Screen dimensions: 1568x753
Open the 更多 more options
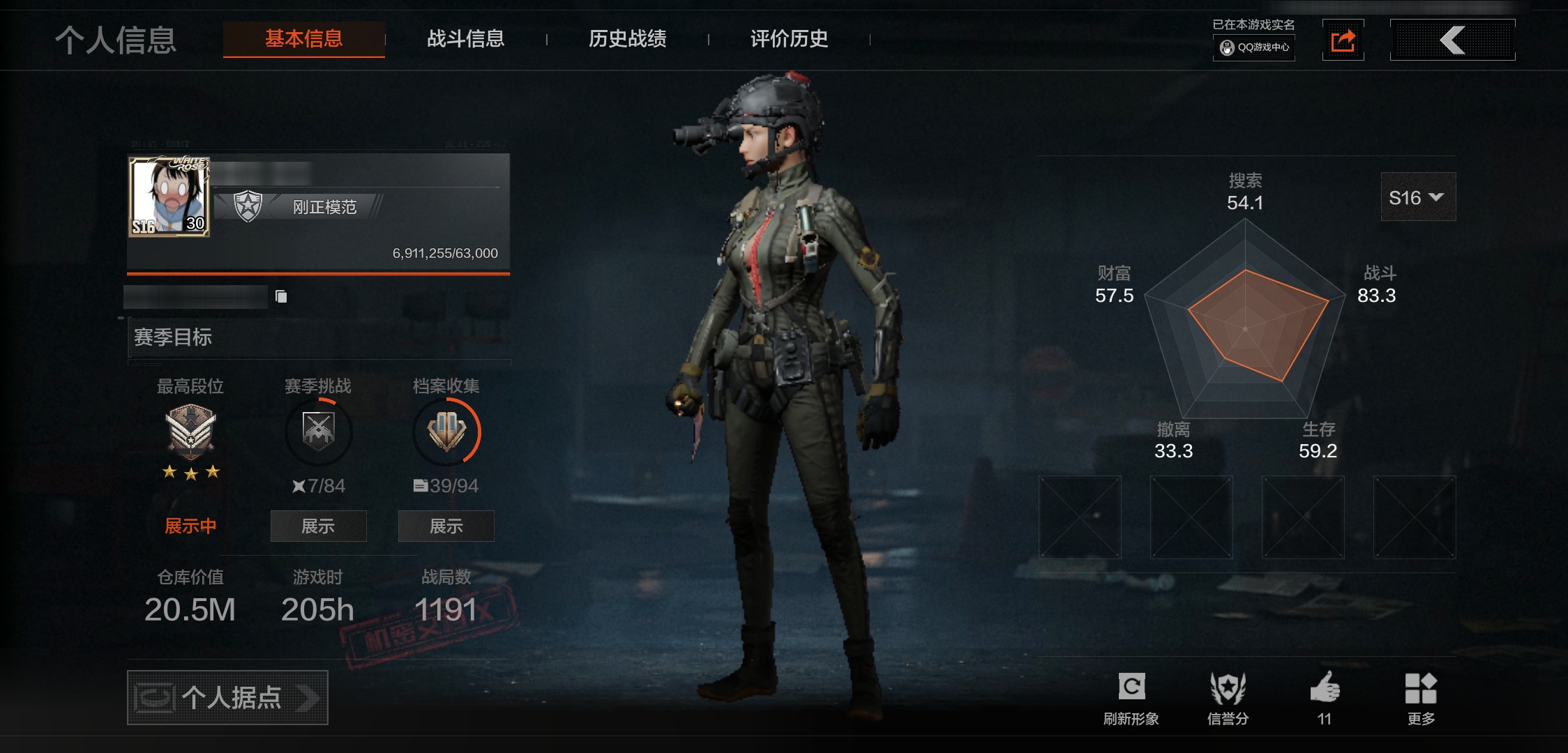pos(1421,697)
